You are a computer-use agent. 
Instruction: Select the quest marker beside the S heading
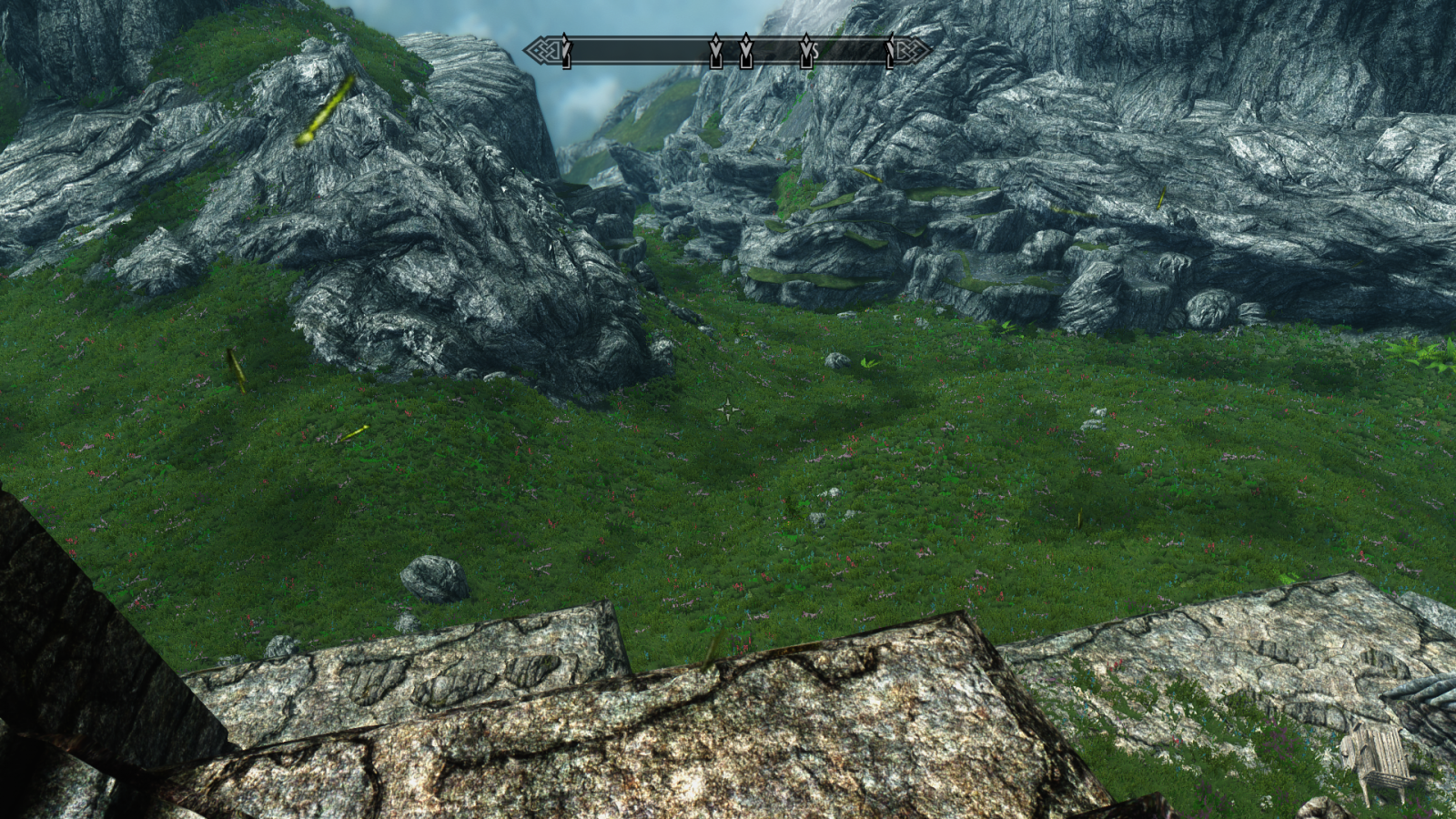[x=805, y=51]
